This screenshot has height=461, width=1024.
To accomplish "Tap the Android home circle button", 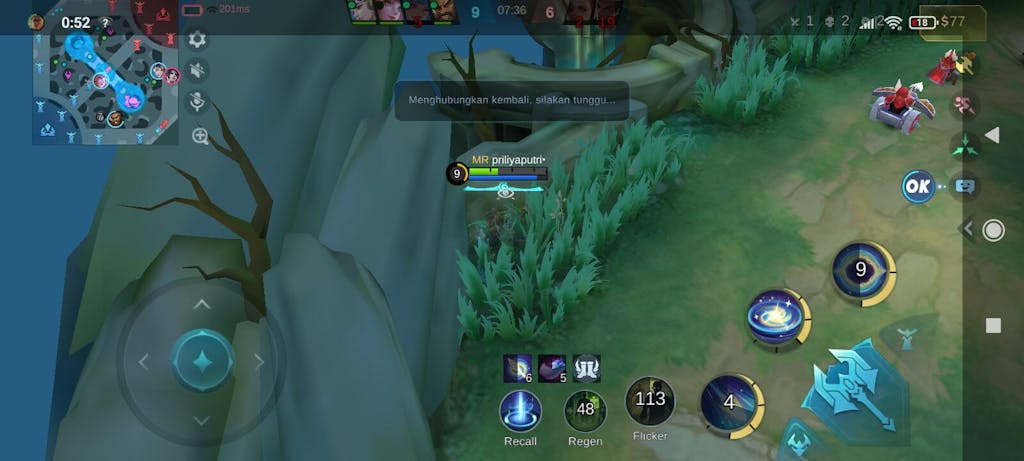I will tap(993, 231).
